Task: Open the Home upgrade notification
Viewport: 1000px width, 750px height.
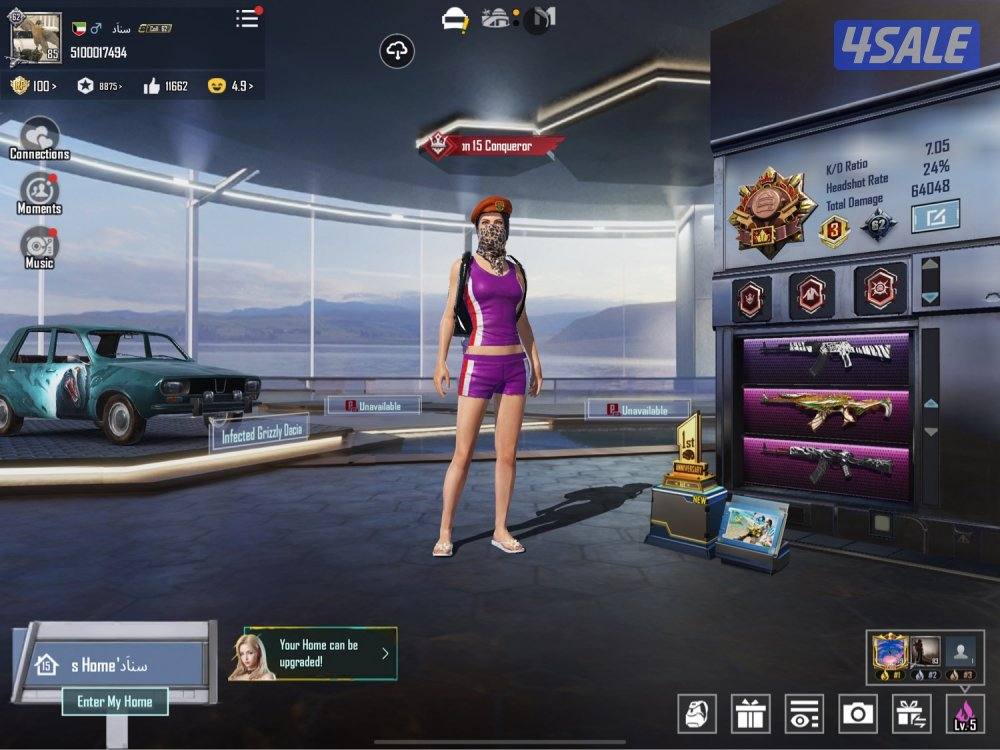Action: click(x=313, y=653)
